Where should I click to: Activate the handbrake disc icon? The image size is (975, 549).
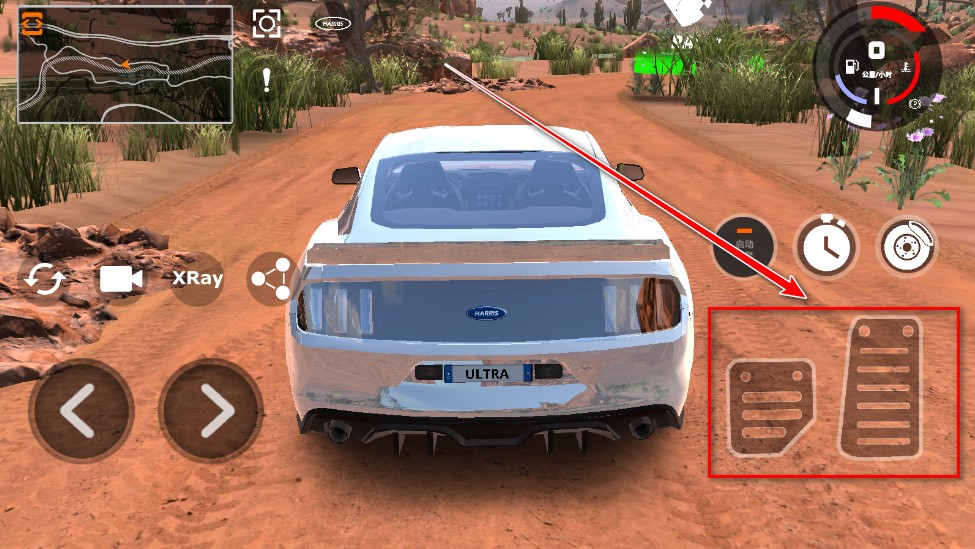pos(907,245)
